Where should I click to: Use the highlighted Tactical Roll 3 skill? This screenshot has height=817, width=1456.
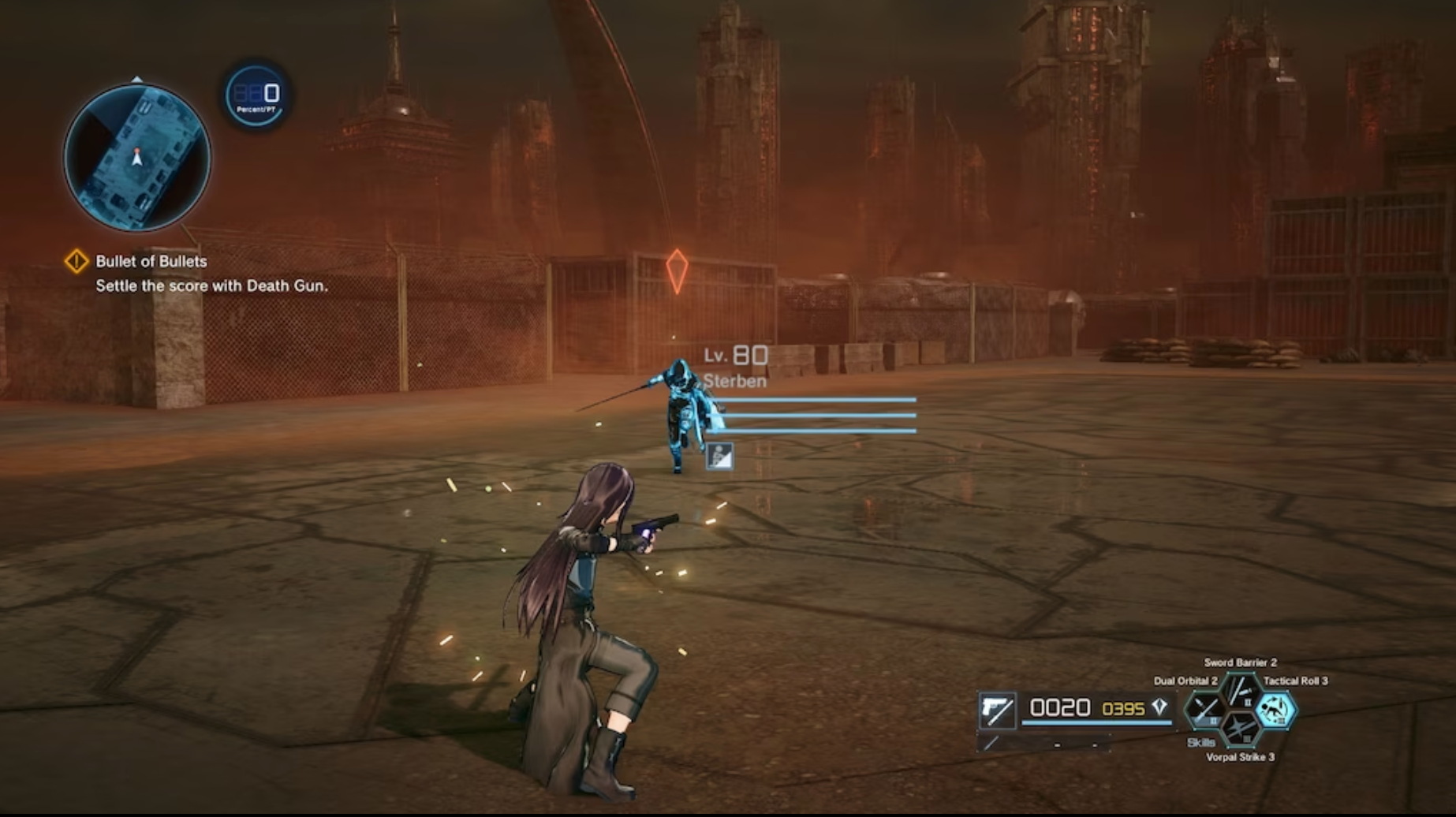(x=1275, y=711)
